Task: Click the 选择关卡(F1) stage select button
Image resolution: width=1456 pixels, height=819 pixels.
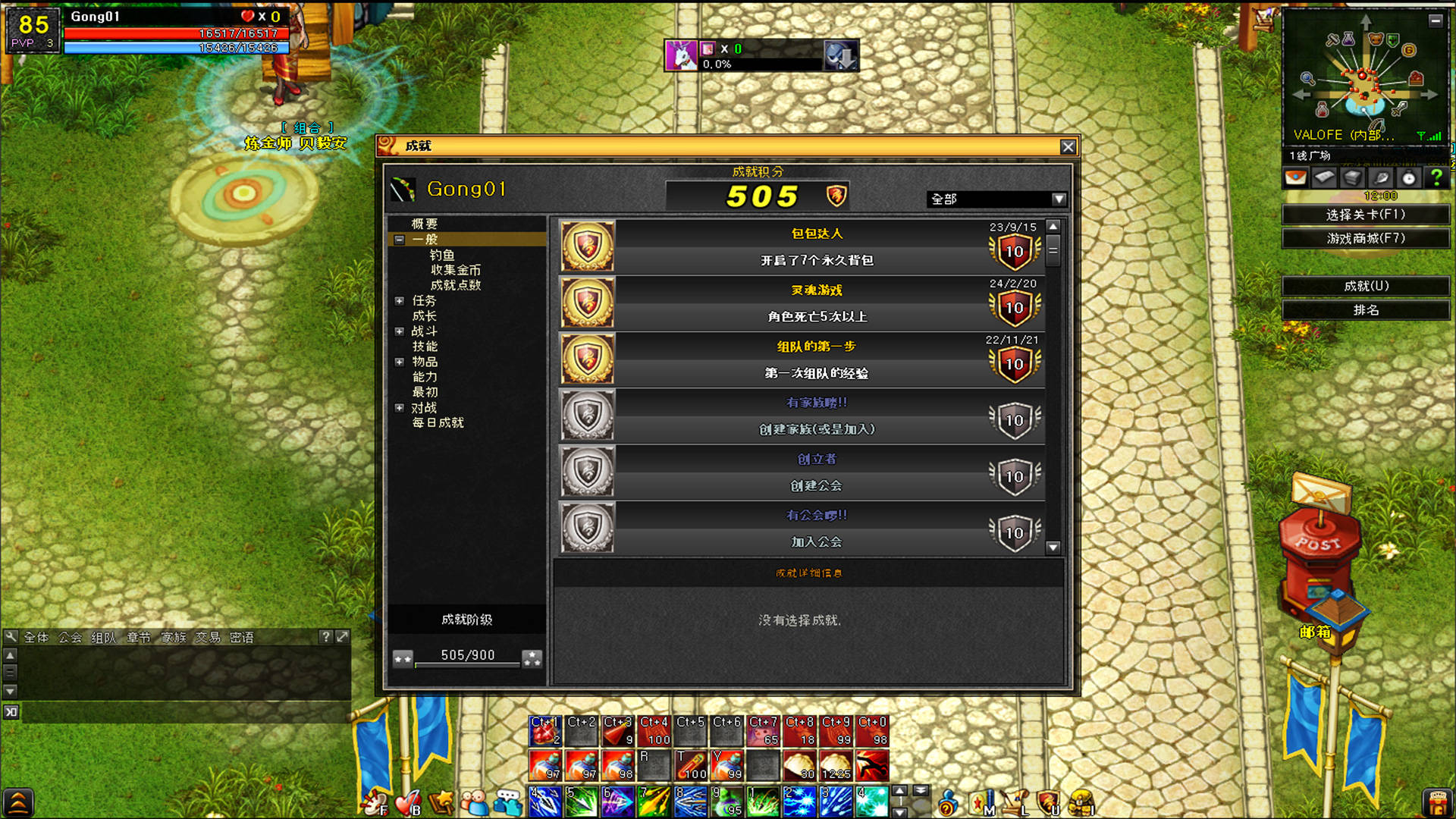Action: (1365, 215)
